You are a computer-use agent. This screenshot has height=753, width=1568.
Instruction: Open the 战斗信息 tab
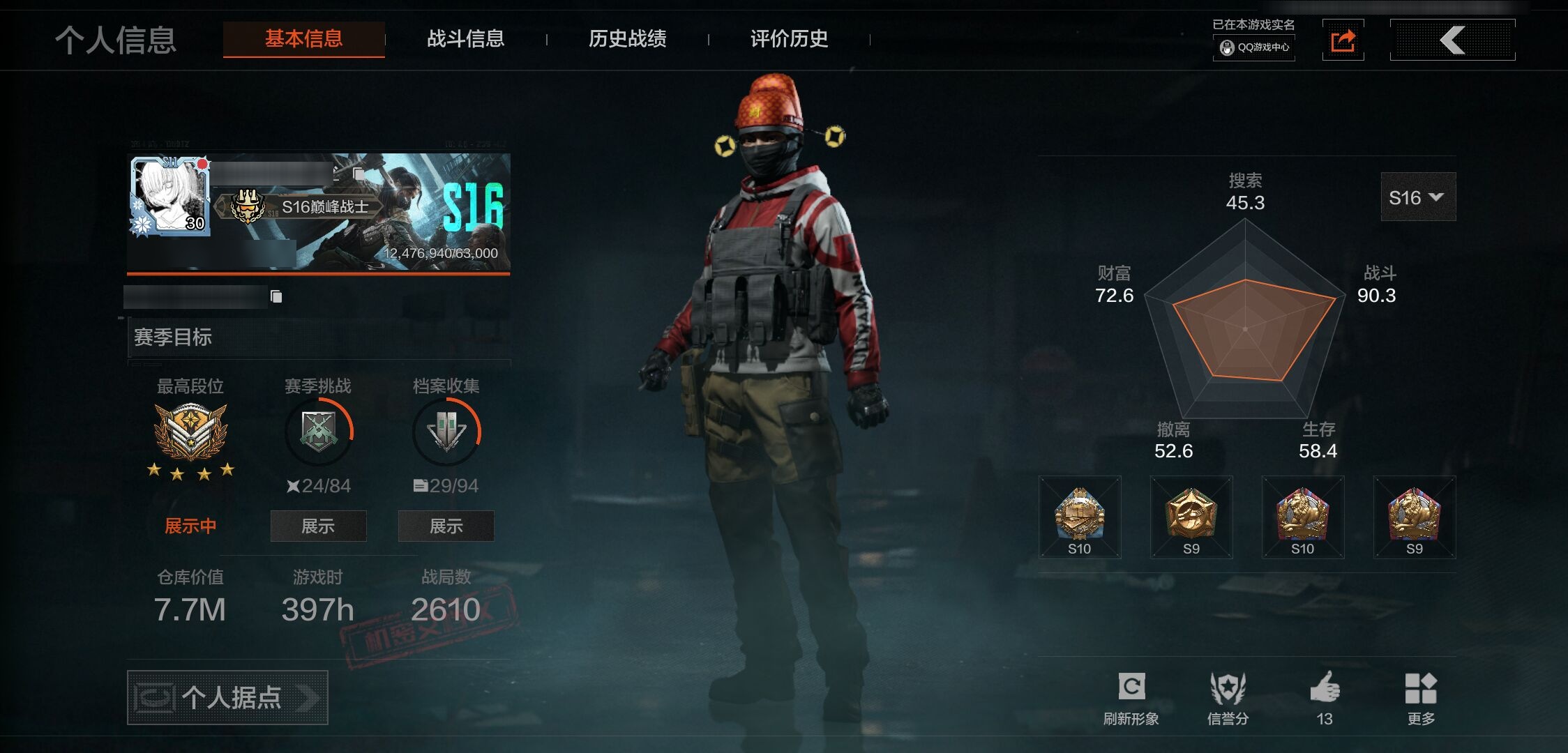coord(465,39)
